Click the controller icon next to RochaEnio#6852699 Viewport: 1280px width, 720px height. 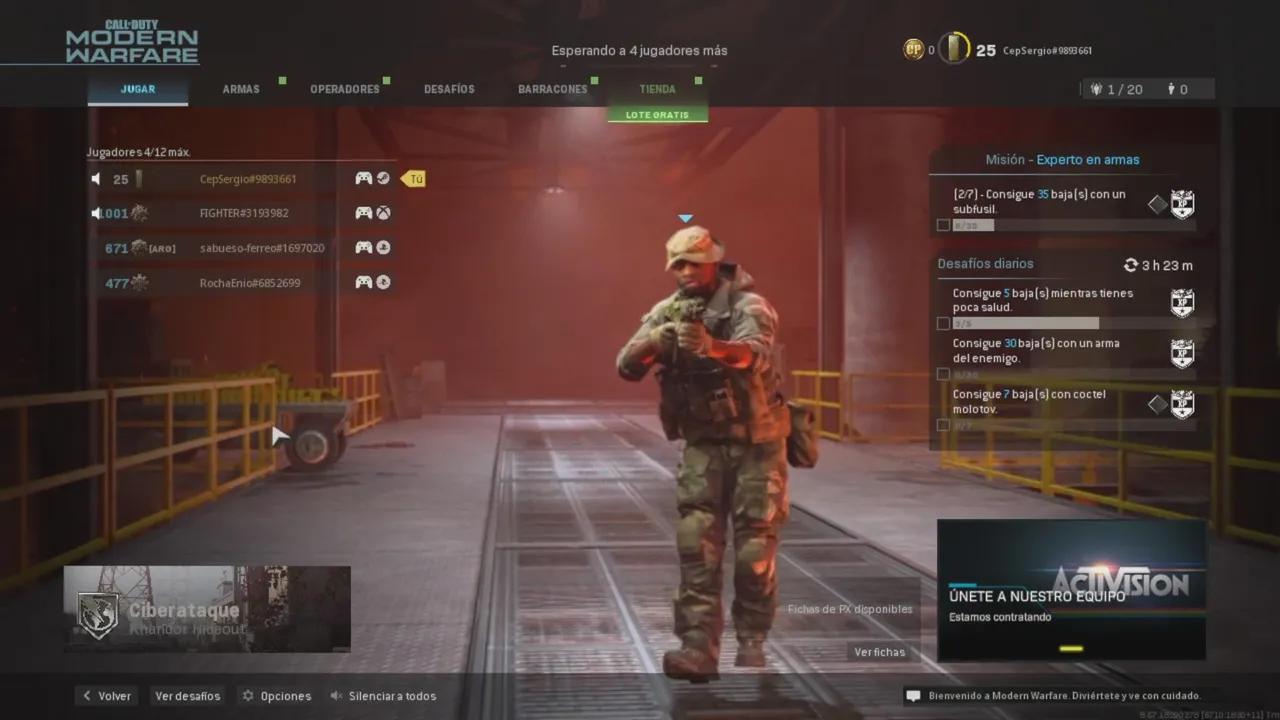click(x=362, y=282)
